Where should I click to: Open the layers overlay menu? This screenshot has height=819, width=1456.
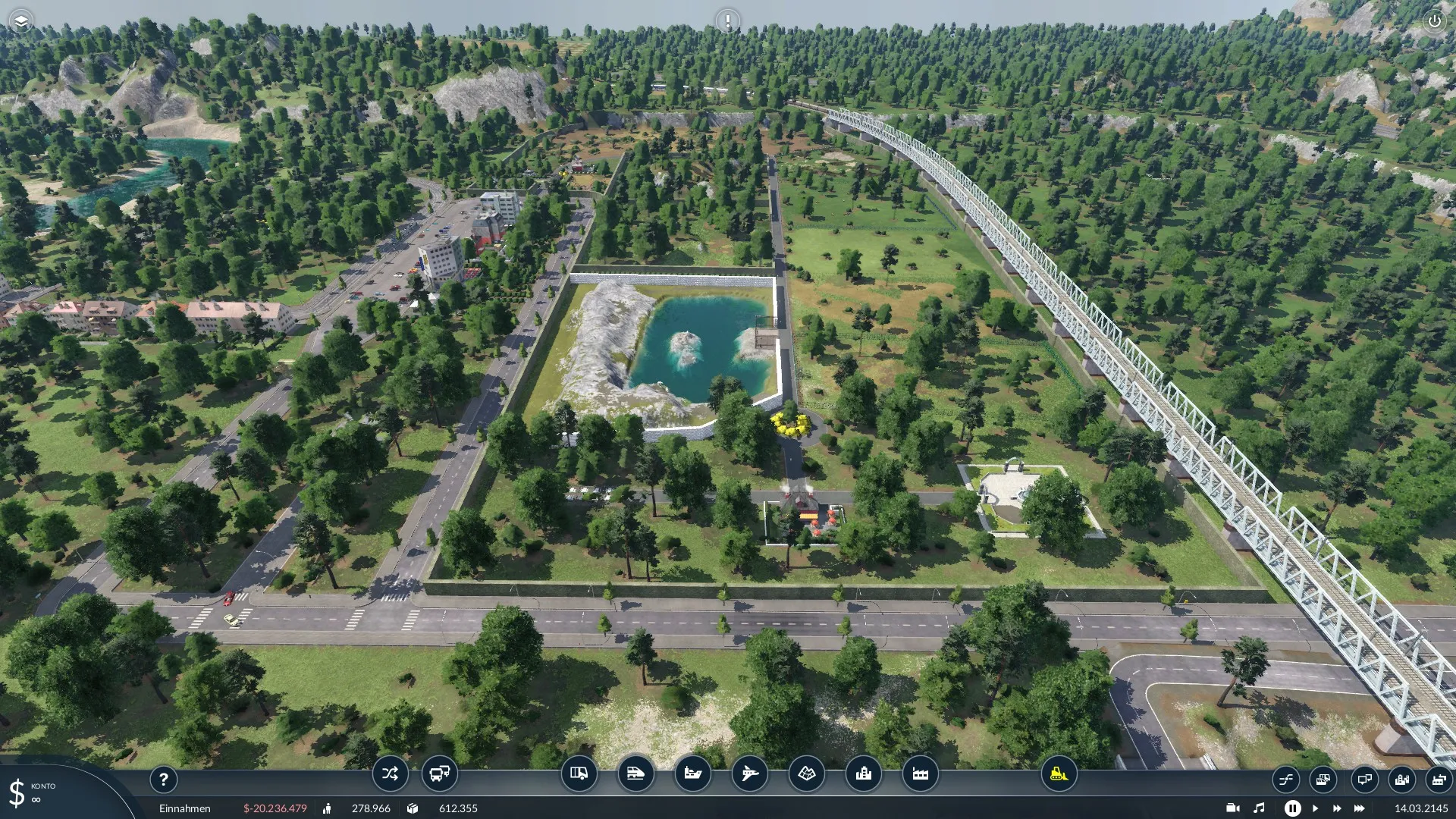[x=21, y=21]
